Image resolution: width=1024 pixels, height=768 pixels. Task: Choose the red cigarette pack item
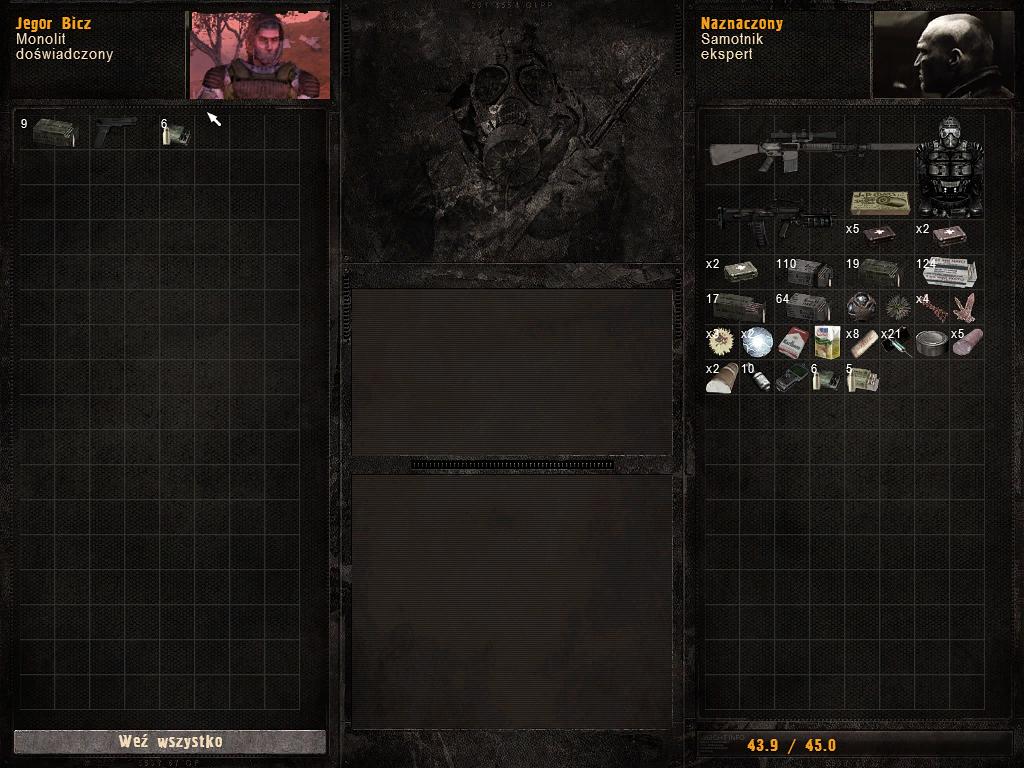792,343
